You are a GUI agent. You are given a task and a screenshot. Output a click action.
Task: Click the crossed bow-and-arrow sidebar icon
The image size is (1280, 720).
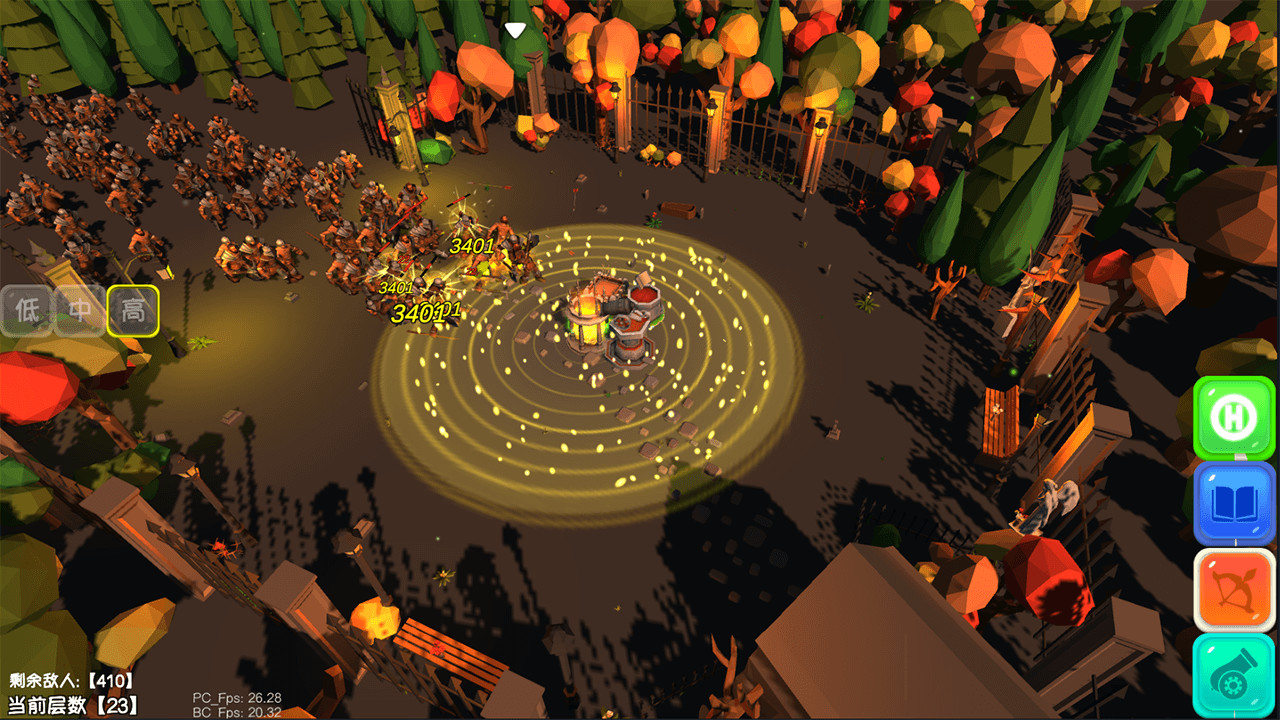click(x=1233, y=589)
